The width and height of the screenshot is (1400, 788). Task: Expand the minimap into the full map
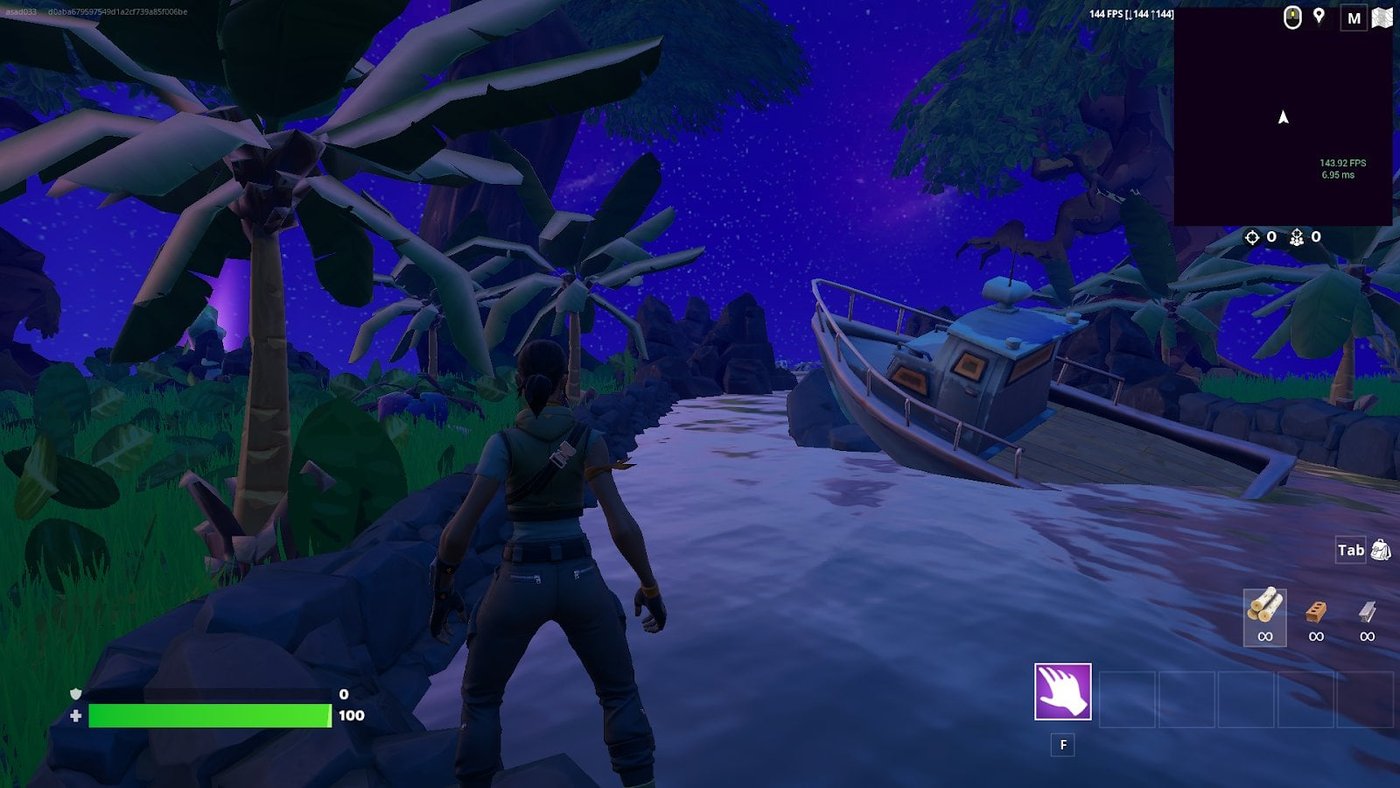tap(1355, 17)
